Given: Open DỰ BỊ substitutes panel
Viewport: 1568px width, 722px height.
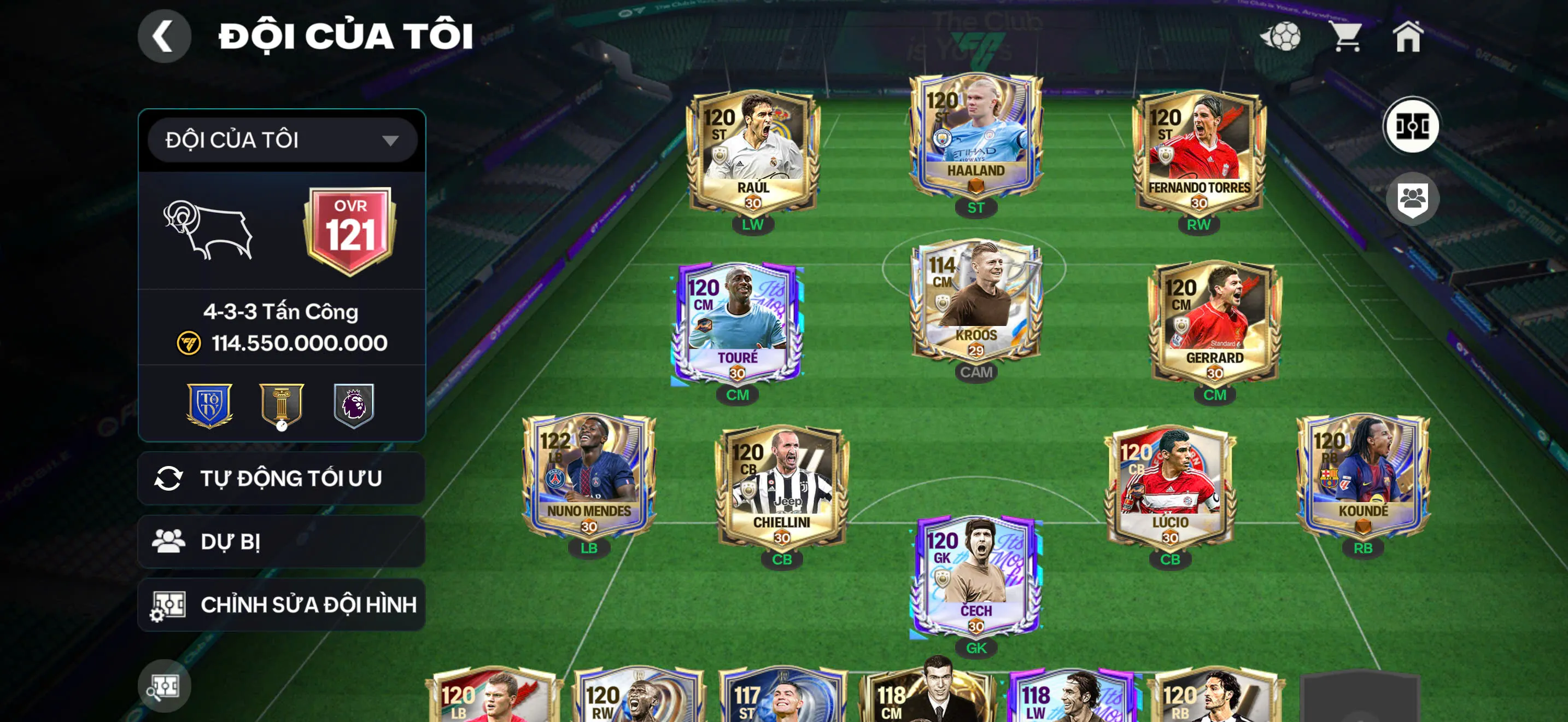Looking at the screenshot, I should [x=280, y=542].
